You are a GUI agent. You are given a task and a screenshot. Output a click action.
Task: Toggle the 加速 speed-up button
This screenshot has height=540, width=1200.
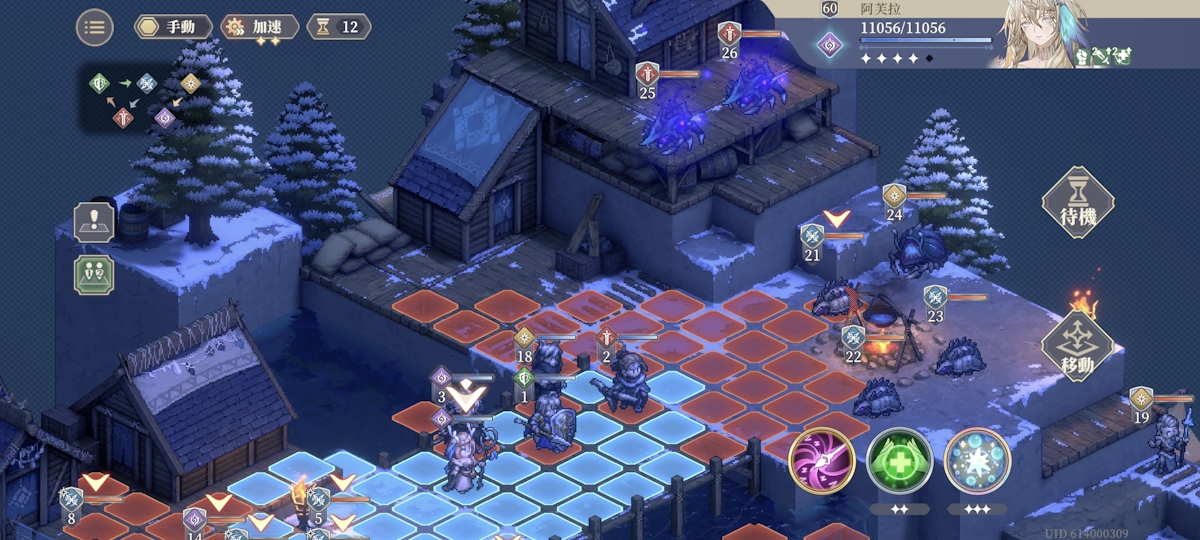(259, 27)
